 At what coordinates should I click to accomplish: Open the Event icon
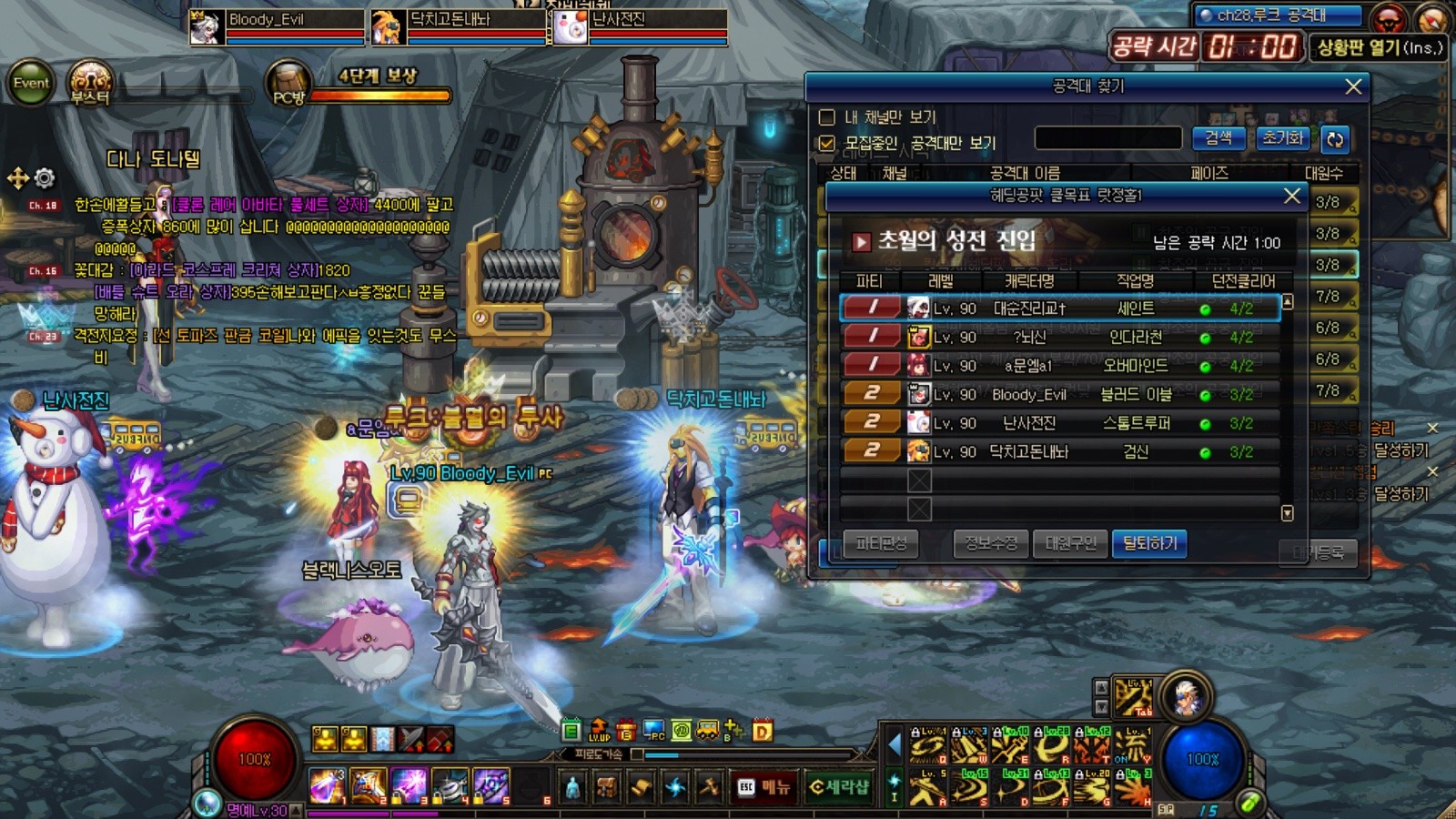point(31,83)
